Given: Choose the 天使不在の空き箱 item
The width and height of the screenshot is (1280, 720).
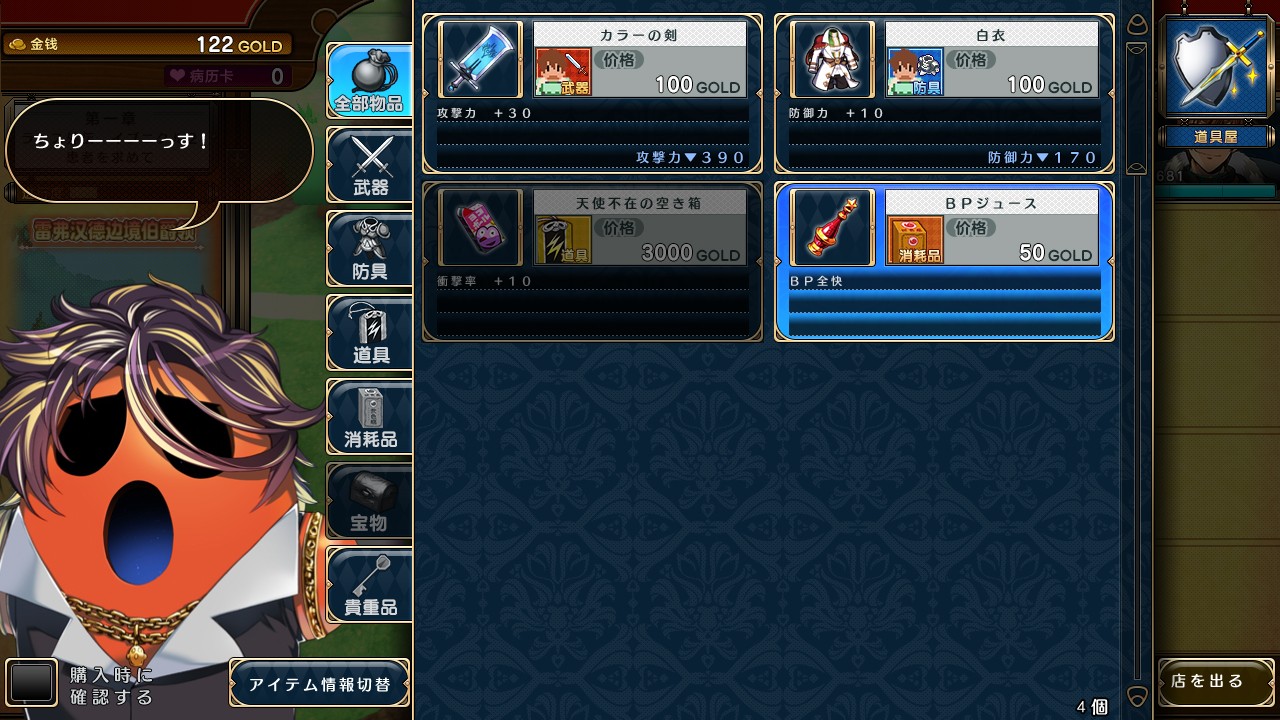Looking at the screenshot, I should pos(592,261).
